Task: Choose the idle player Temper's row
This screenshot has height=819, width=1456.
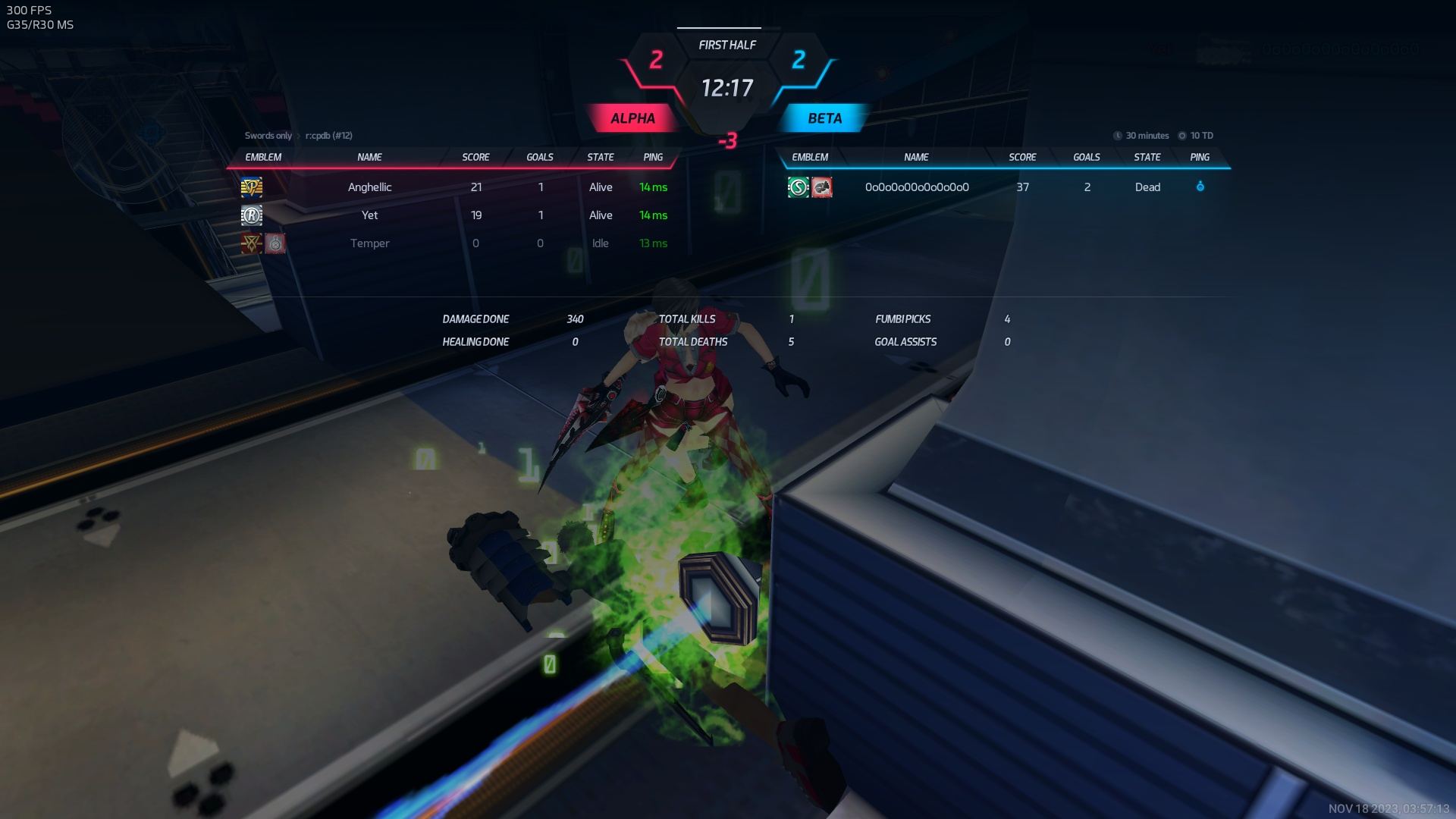Action: 369,243
